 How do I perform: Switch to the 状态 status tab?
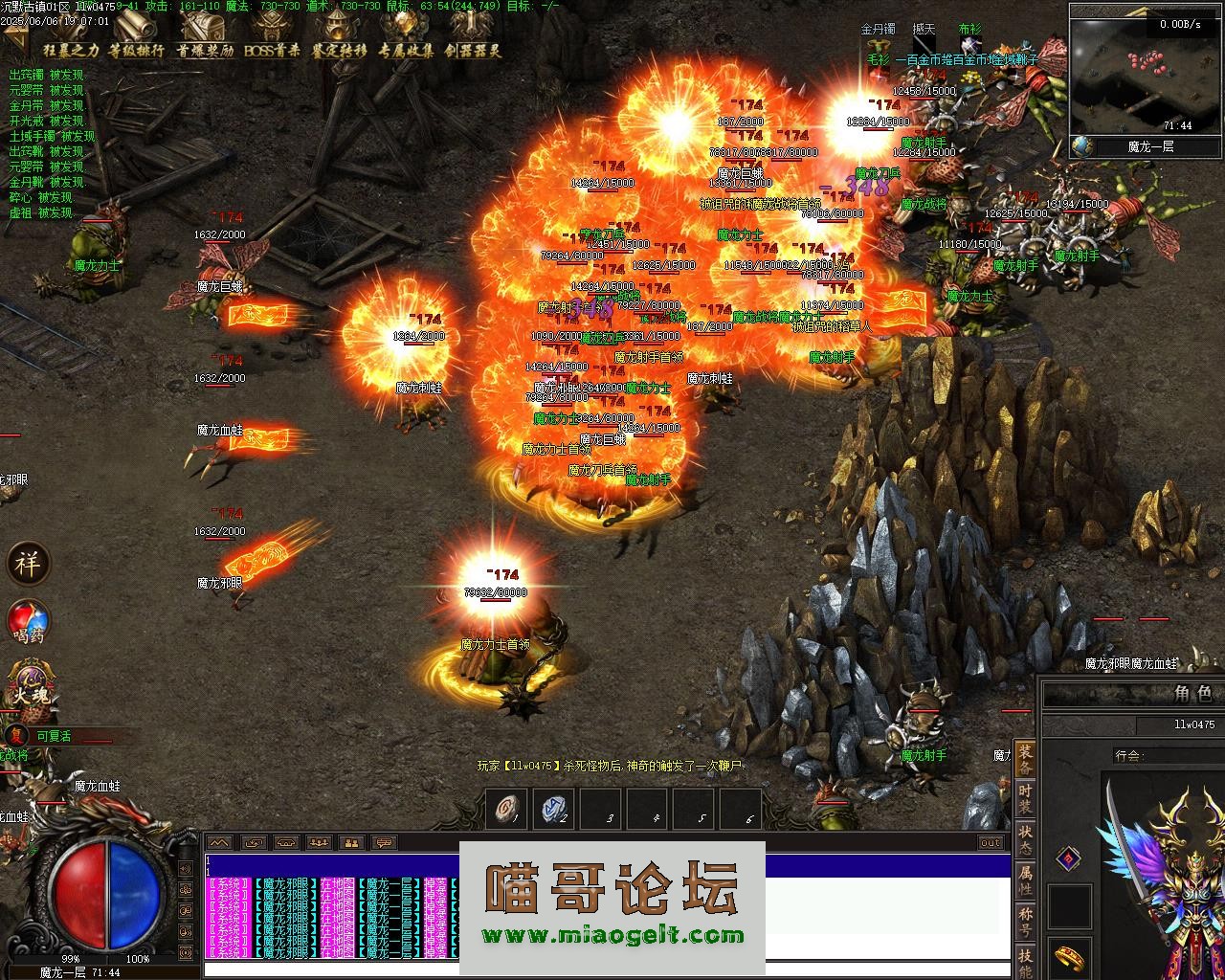click(1025, 839)
